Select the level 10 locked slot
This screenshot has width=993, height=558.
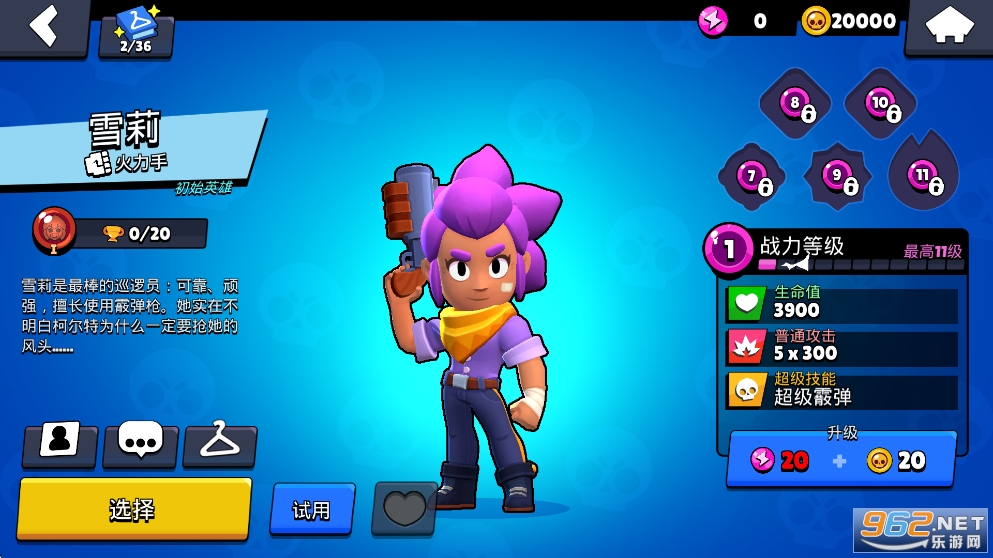coord(880,103)
